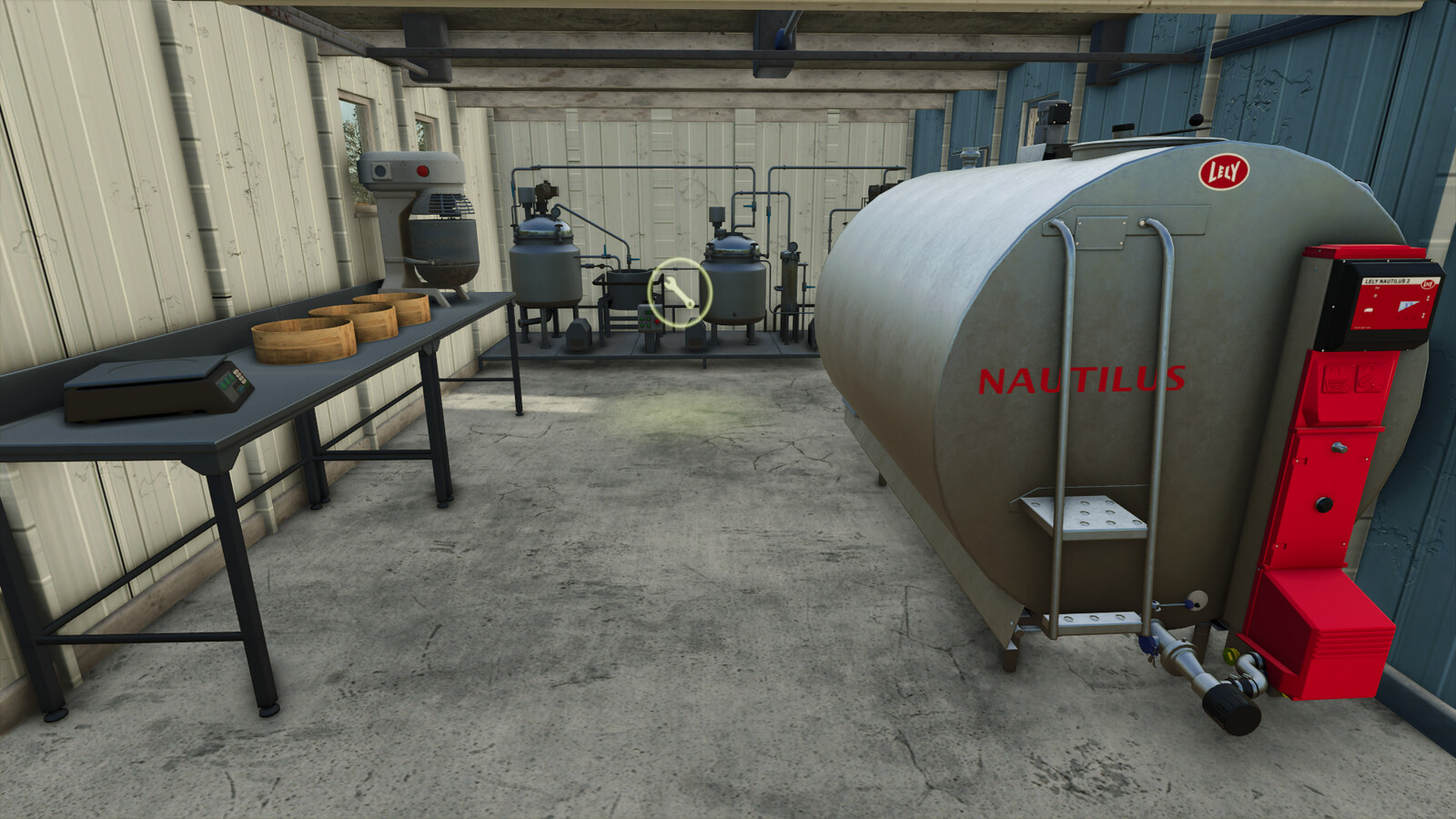The width and height of the screenshot is (1456, 819).
Task: Toggle the silver switch above the black knob
Action: pyautogui.click(x=1340, y=446)
